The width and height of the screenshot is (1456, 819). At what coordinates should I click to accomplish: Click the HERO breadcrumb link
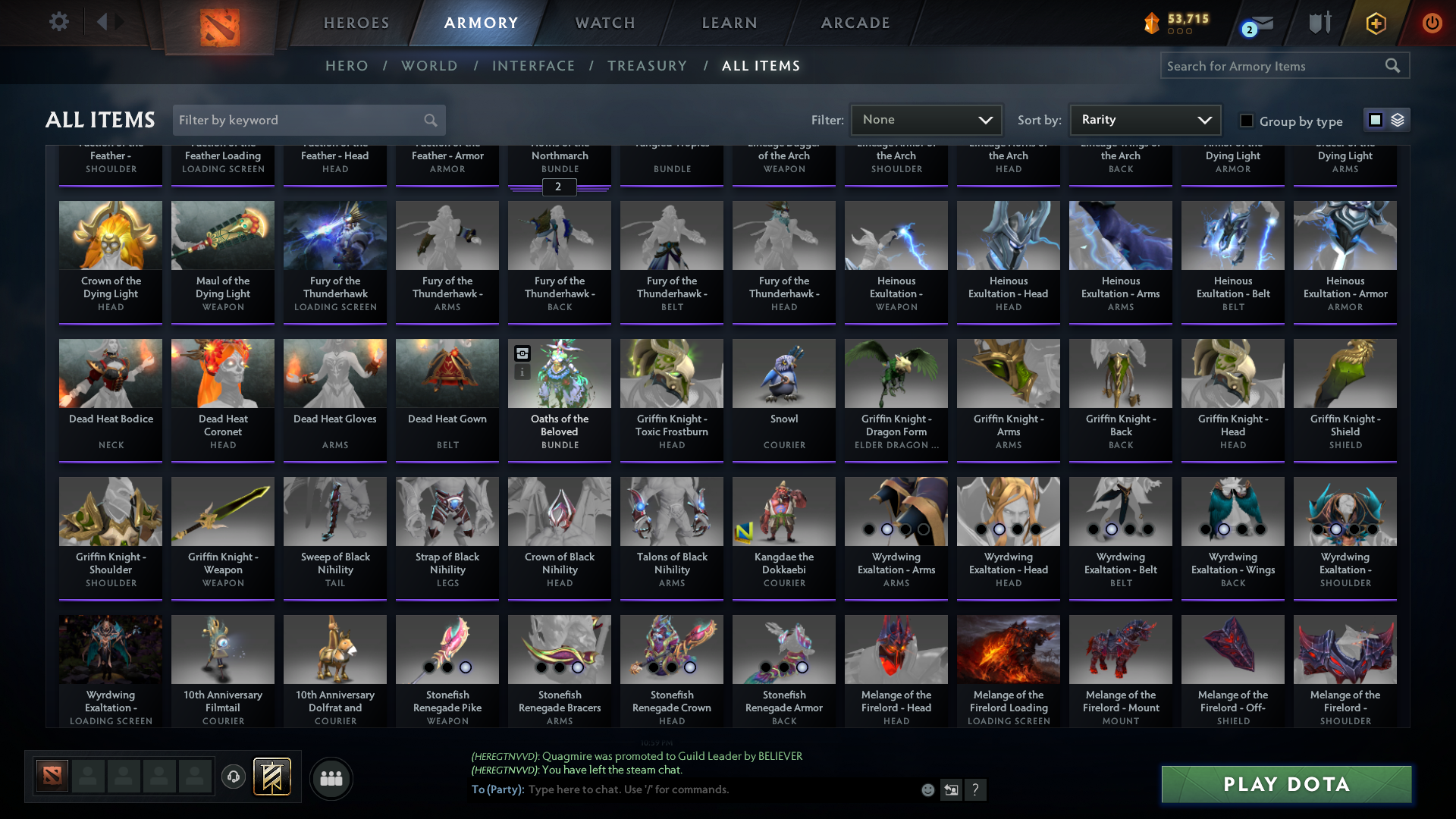point(347,66)
